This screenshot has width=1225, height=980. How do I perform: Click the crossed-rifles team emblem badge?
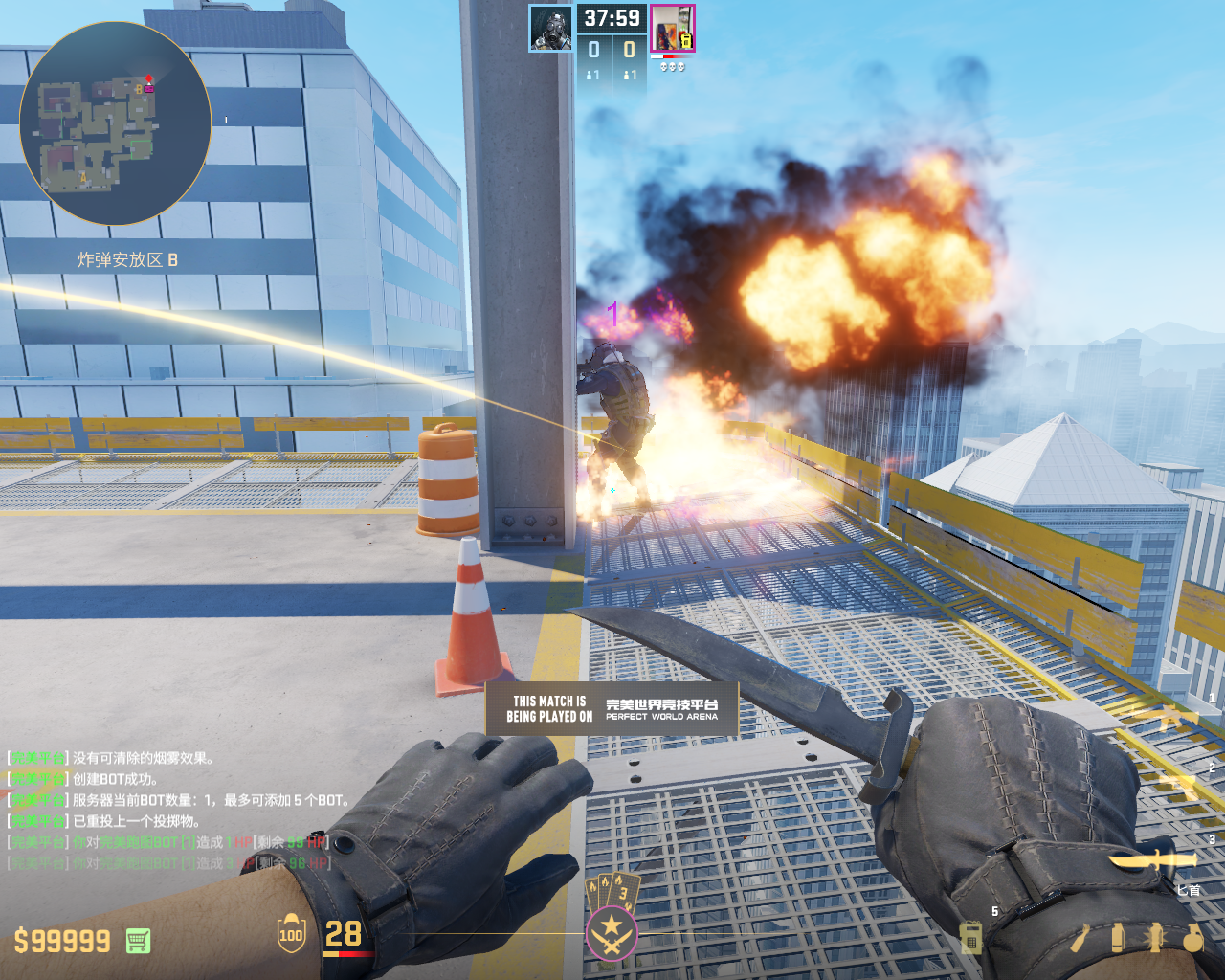(611, 931)
